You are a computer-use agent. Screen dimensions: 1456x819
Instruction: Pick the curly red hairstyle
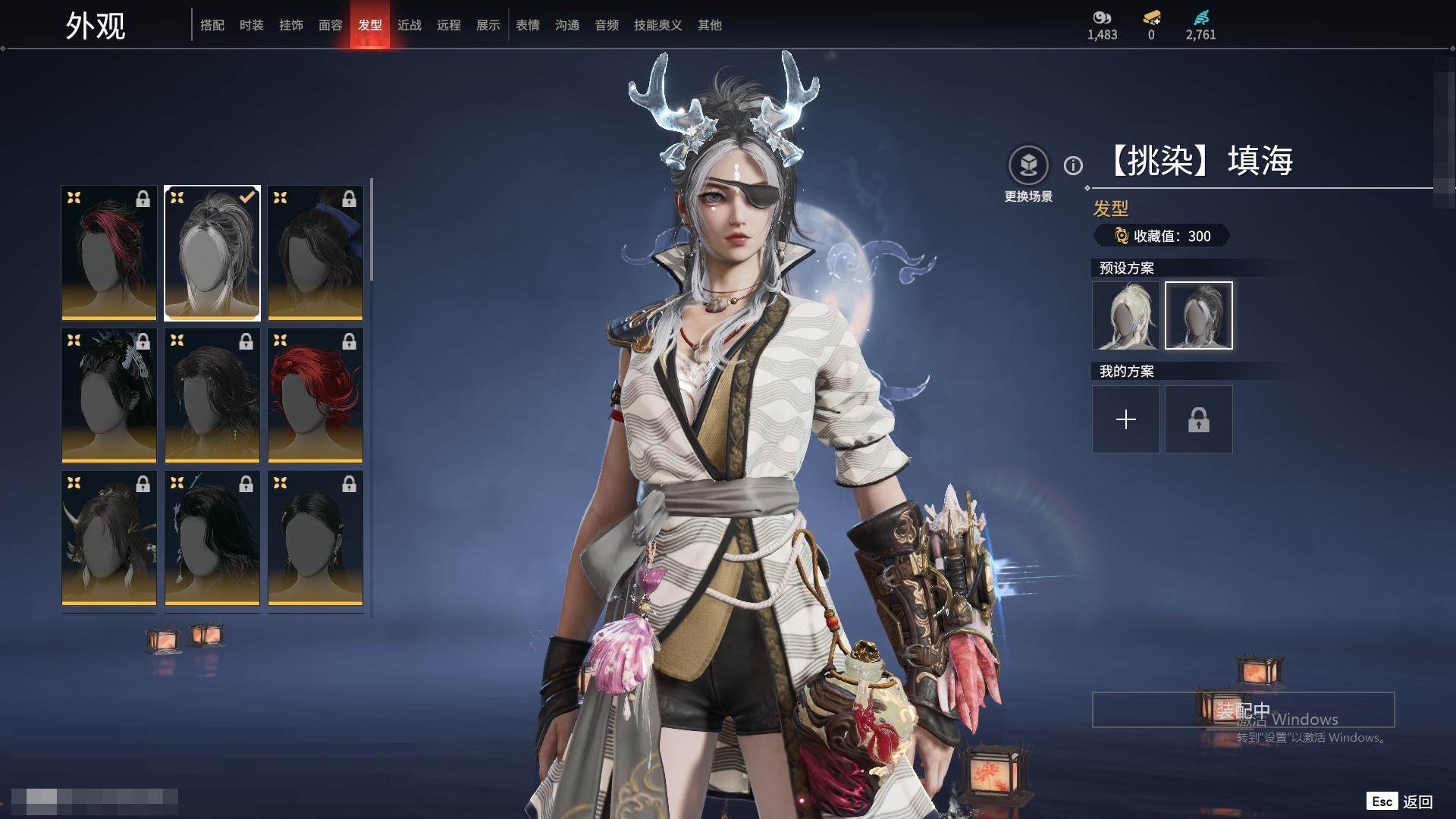[315, 395]
